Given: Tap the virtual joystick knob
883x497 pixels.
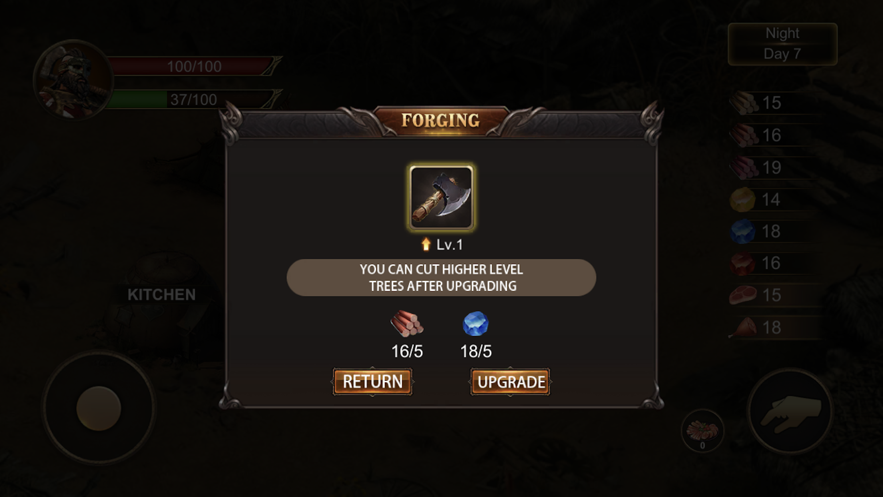Looking at the screenshot, I should pyautogui.click(x=98, y=408).
